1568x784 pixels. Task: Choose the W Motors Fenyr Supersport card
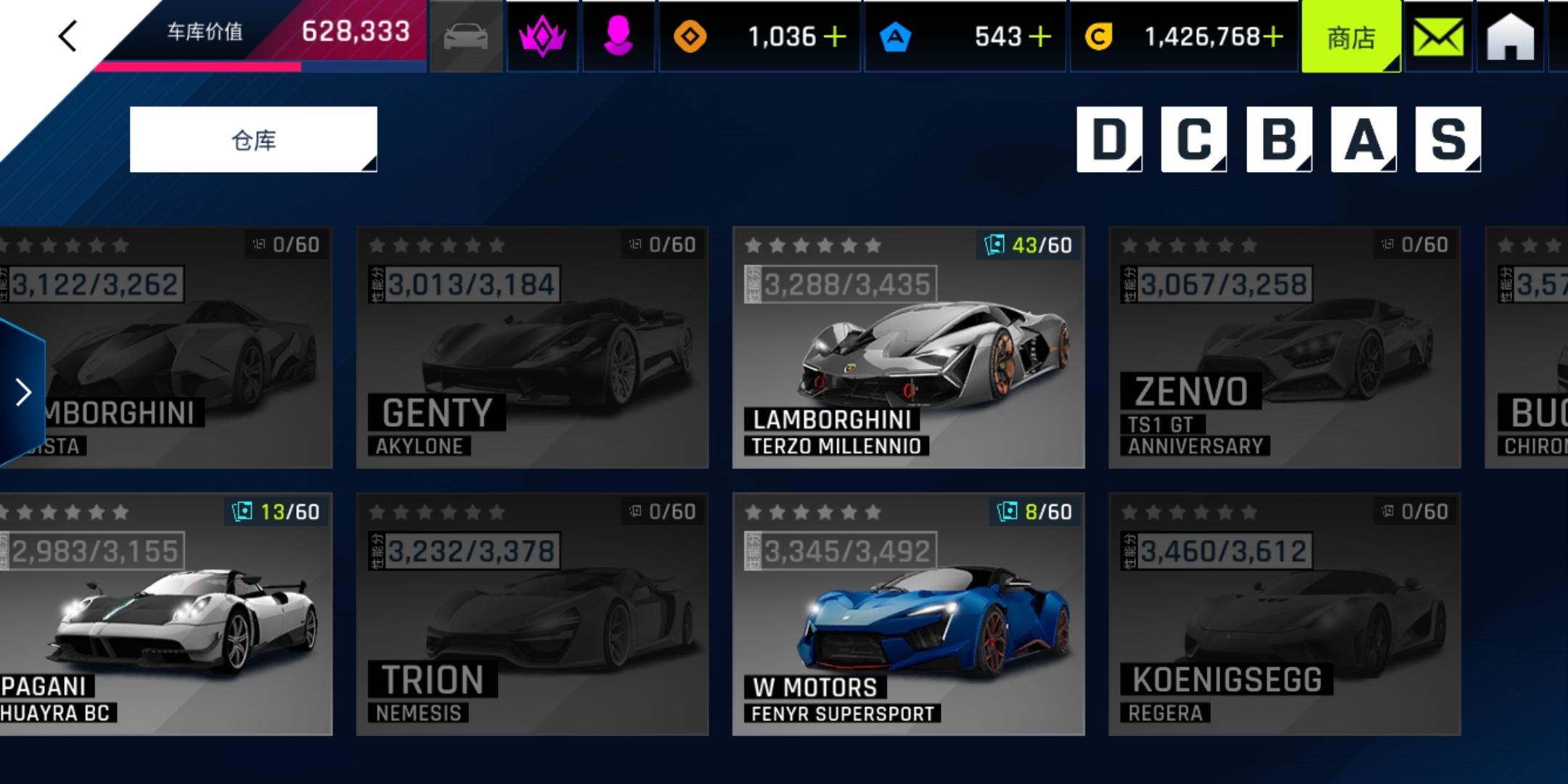908,614
